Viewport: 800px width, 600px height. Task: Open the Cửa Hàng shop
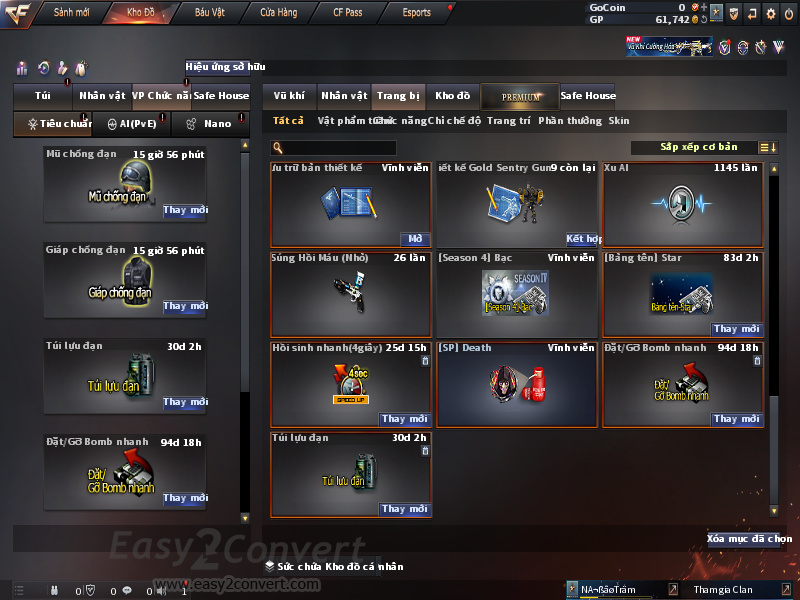[278, 13]
